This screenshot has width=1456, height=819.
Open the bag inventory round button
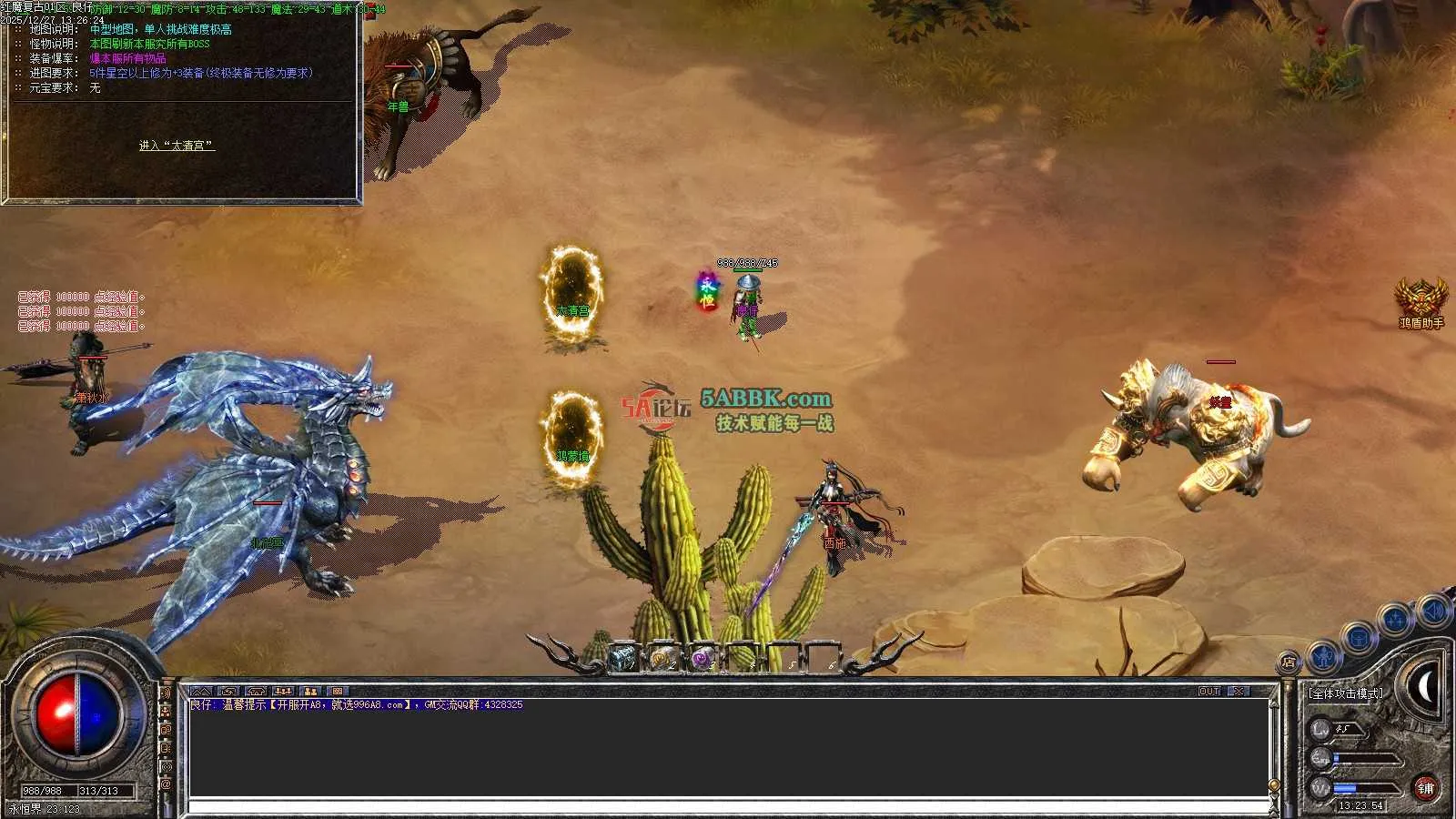click(1359, 638)
